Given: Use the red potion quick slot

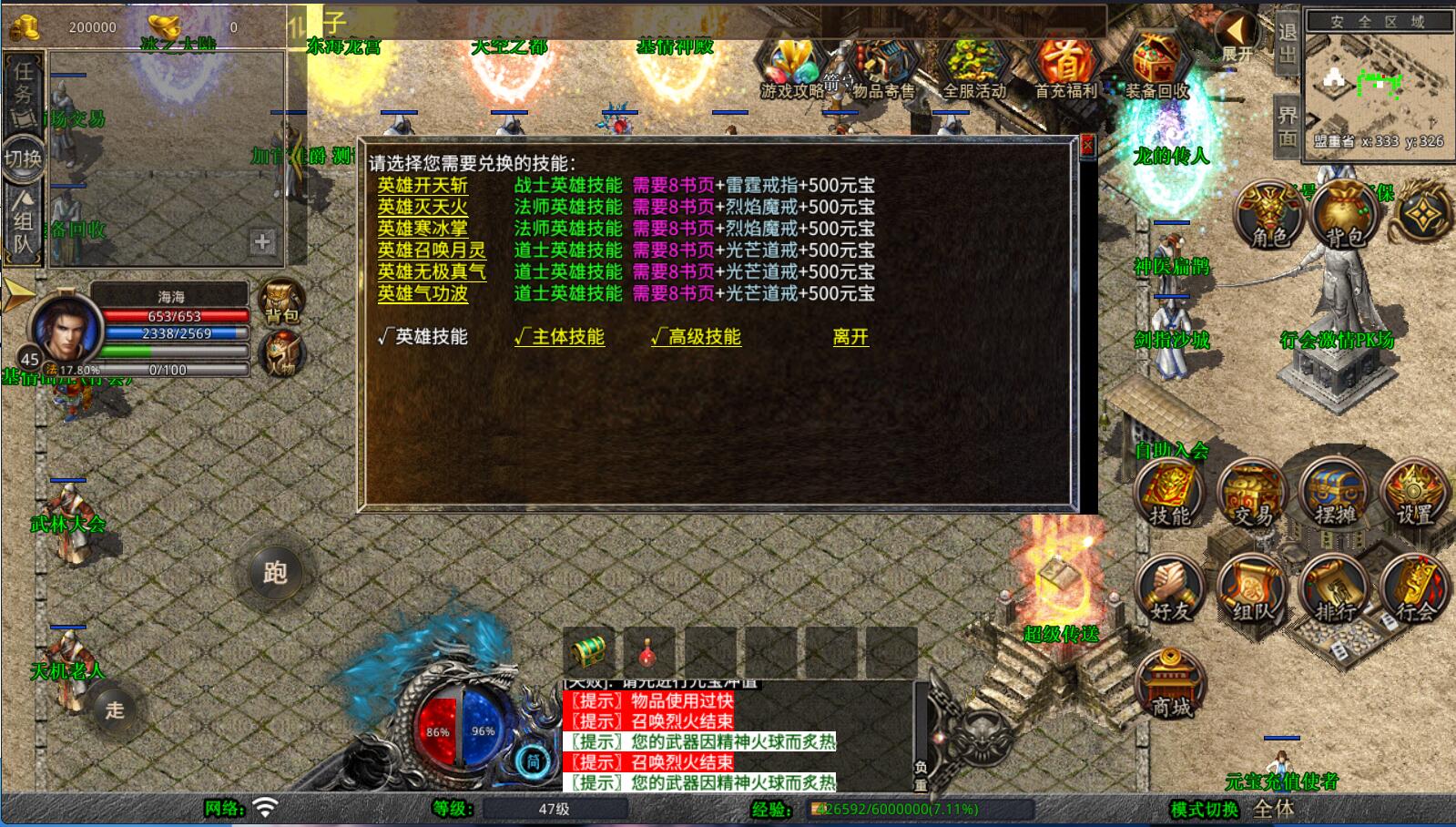Looking at the screenshot, I should point(648,652).
